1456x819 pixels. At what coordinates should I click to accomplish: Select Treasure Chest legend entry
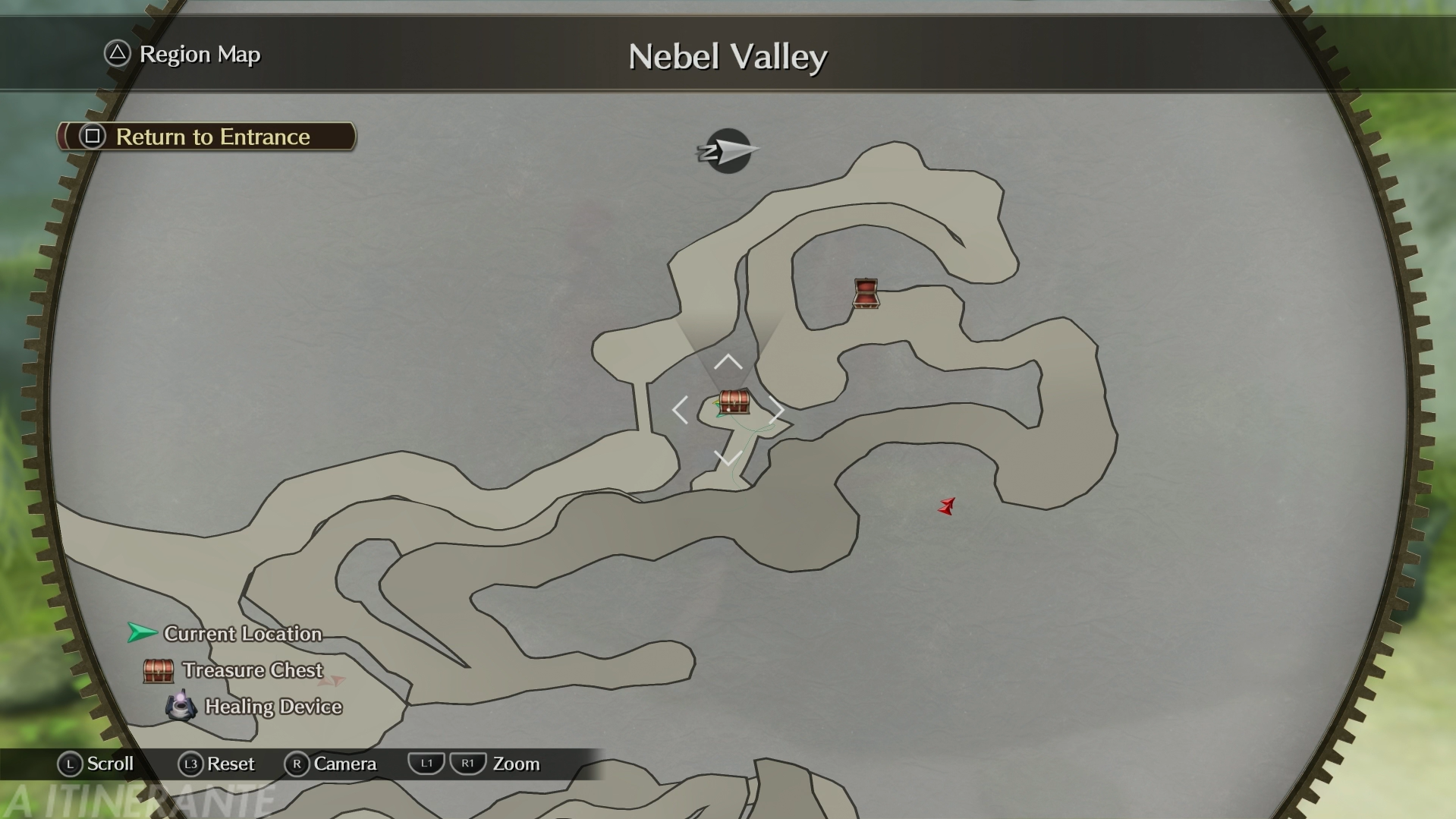[234, 670]
